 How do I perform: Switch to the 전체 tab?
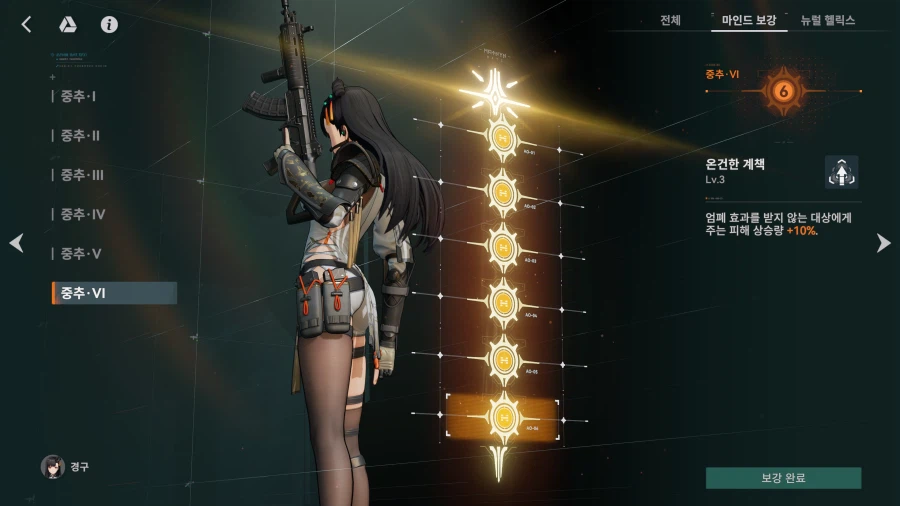pos(670,20)
